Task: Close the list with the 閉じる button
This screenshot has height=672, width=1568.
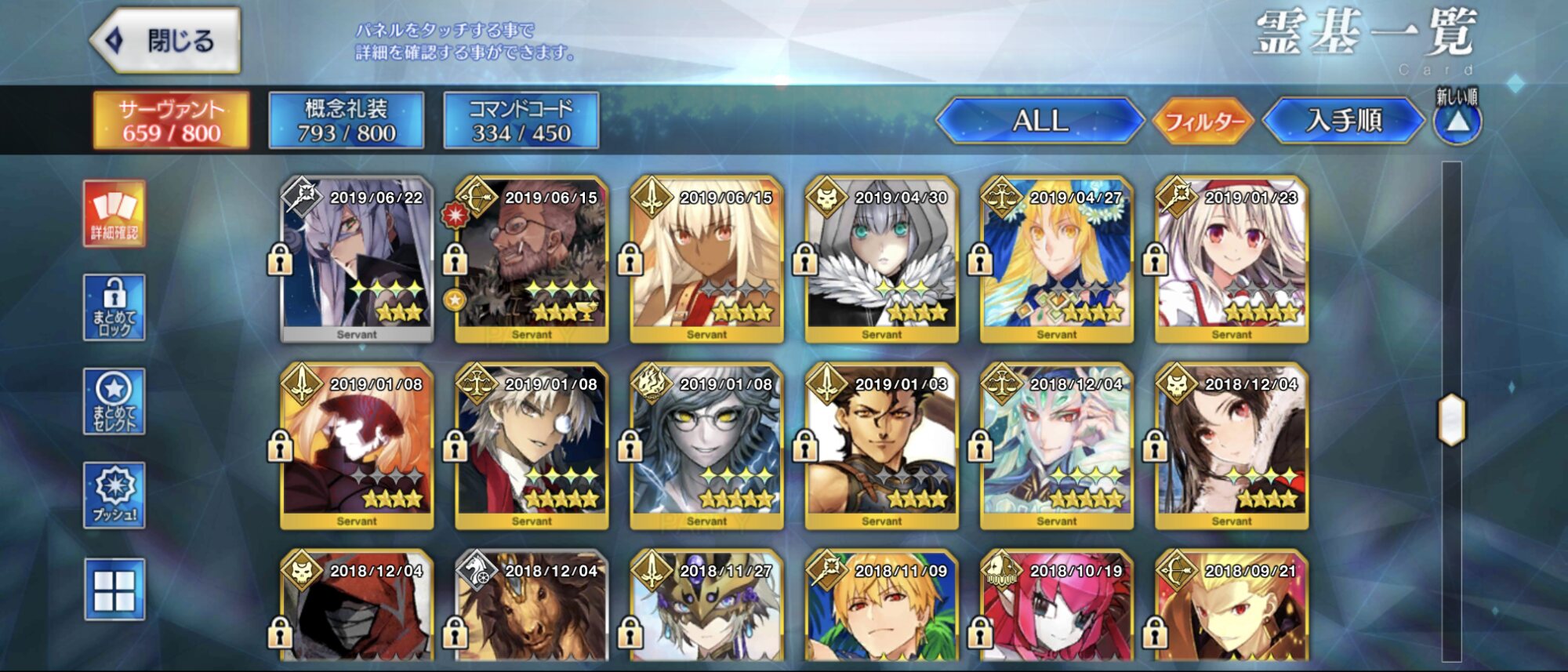Action: (166, 41)
